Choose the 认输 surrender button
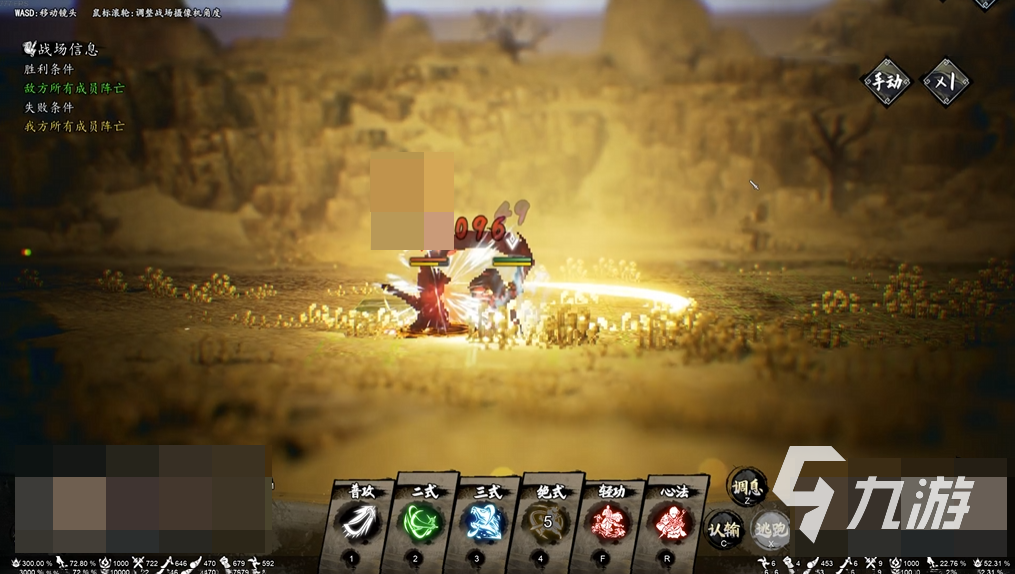This screenshot has height=574, width=1015. tap(723, 529)
